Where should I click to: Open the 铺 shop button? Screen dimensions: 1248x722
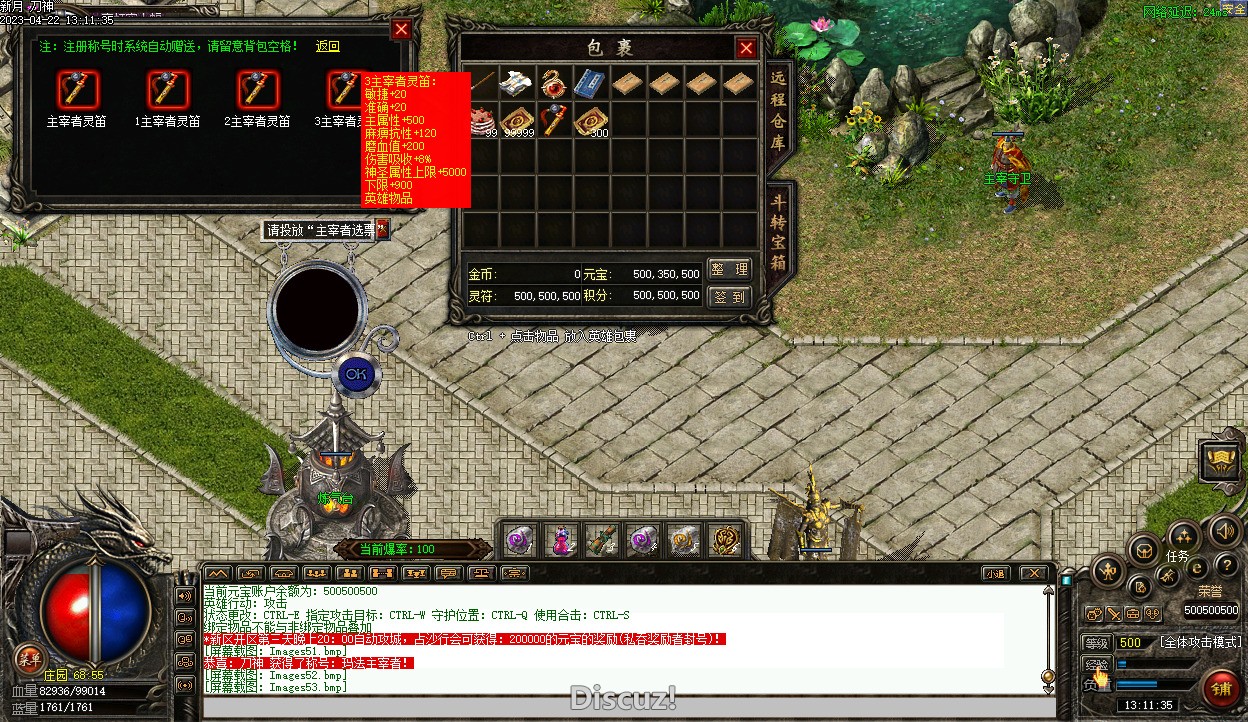(1221, 689)
